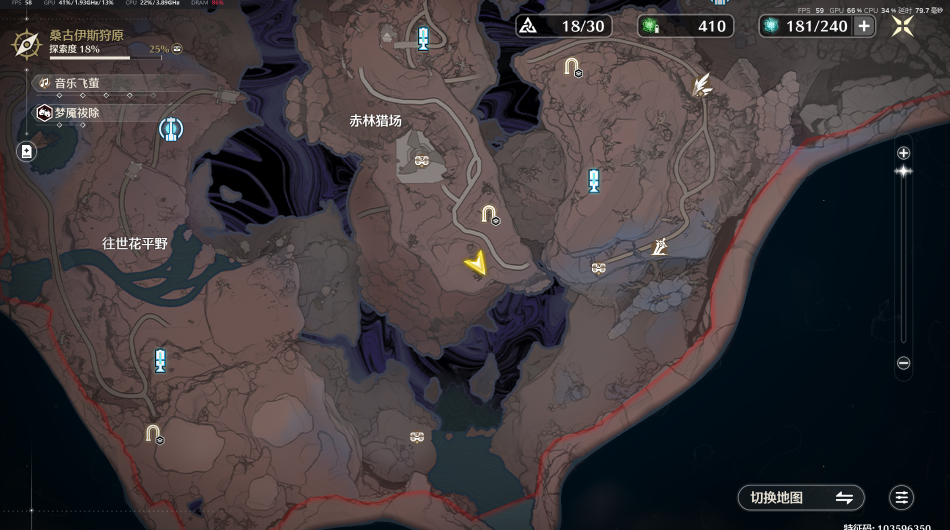950x530 pixels.
Task: Select the feather marker below the 181/240 counter
Action: [x=704, y=86]
